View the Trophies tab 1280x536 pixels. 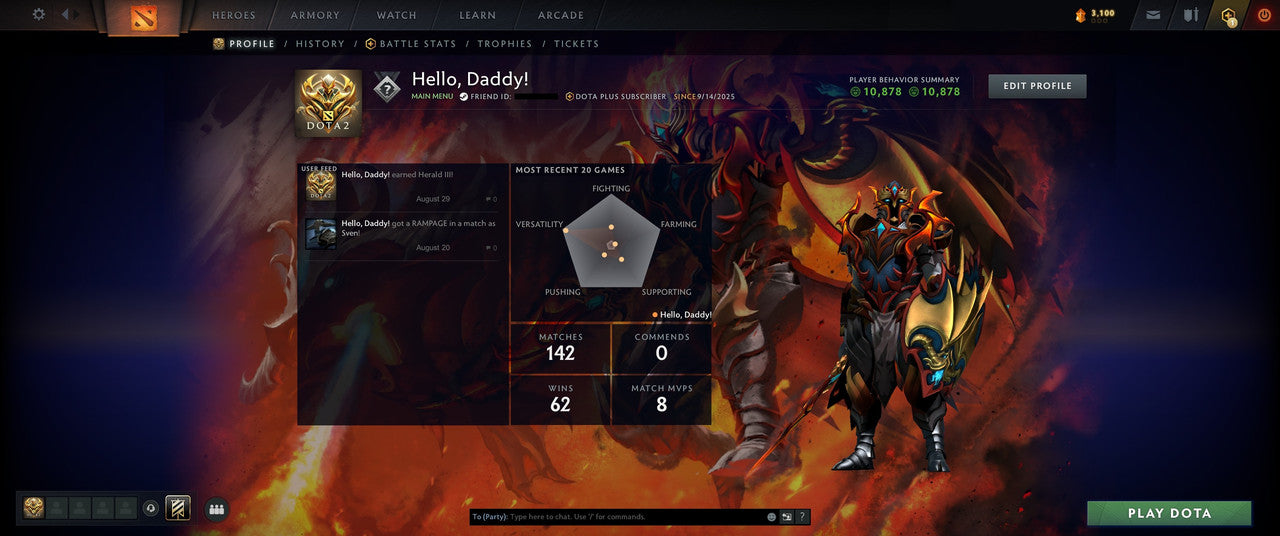click(x=505, y=44)
